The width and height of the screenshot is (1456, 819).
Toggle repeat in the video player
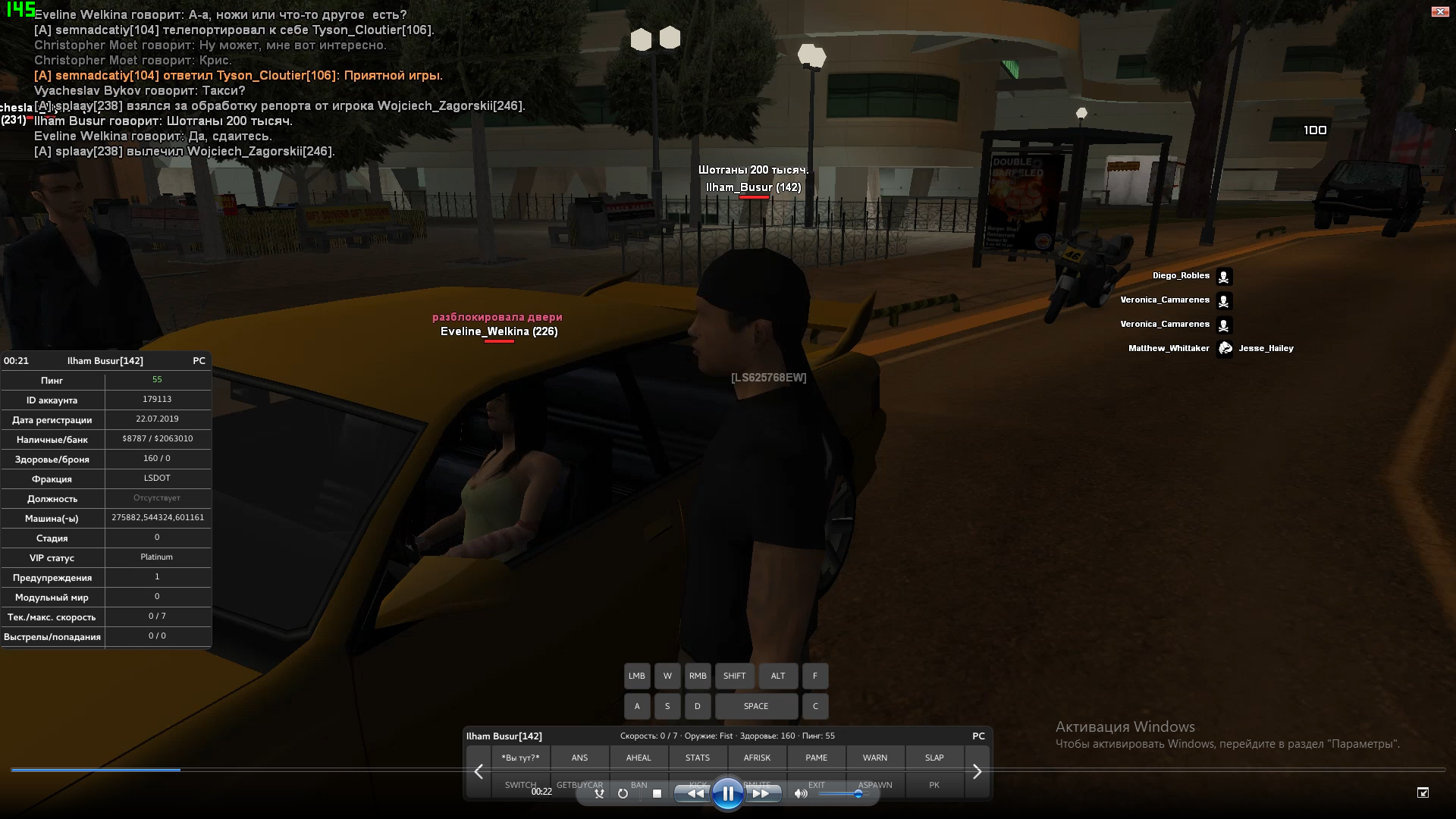coord(623,794)
